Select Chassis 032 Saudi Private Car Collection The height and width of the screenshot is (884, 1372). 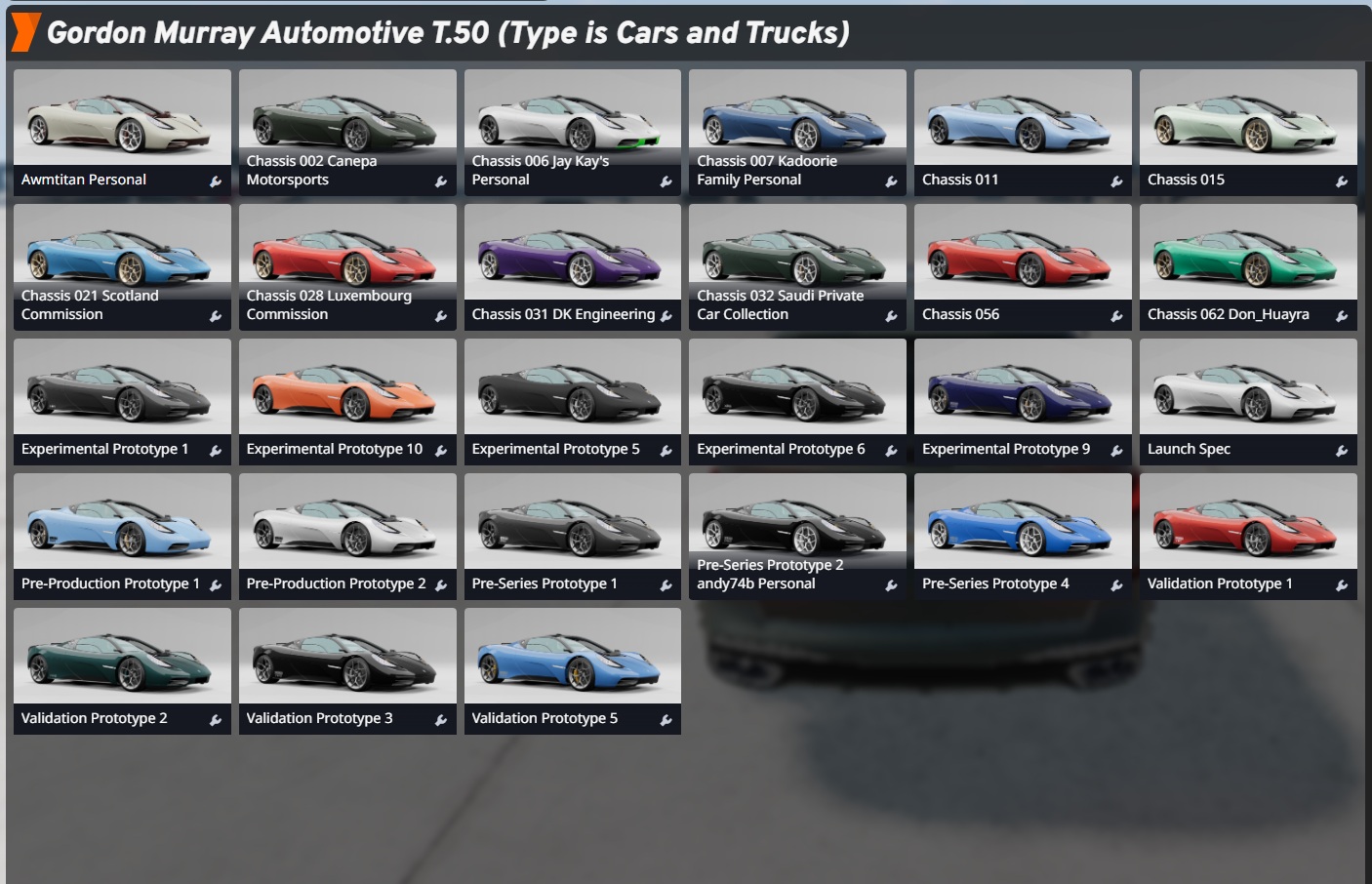(797, 266)
